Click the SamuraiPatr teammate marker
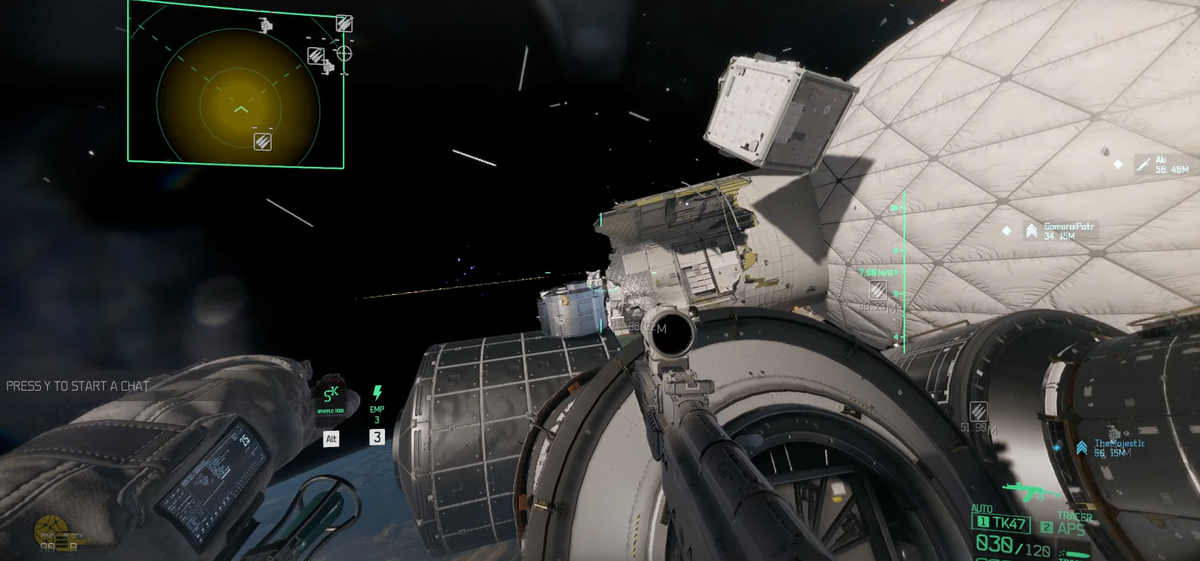Screen dimensions: 1200x561 1031,231
